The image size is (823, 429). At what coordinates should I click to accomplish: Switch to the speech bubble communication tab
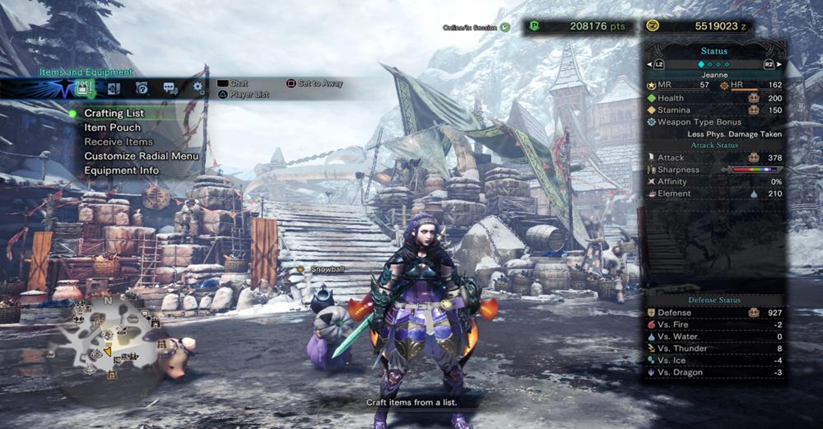click(x=169, y=89)
